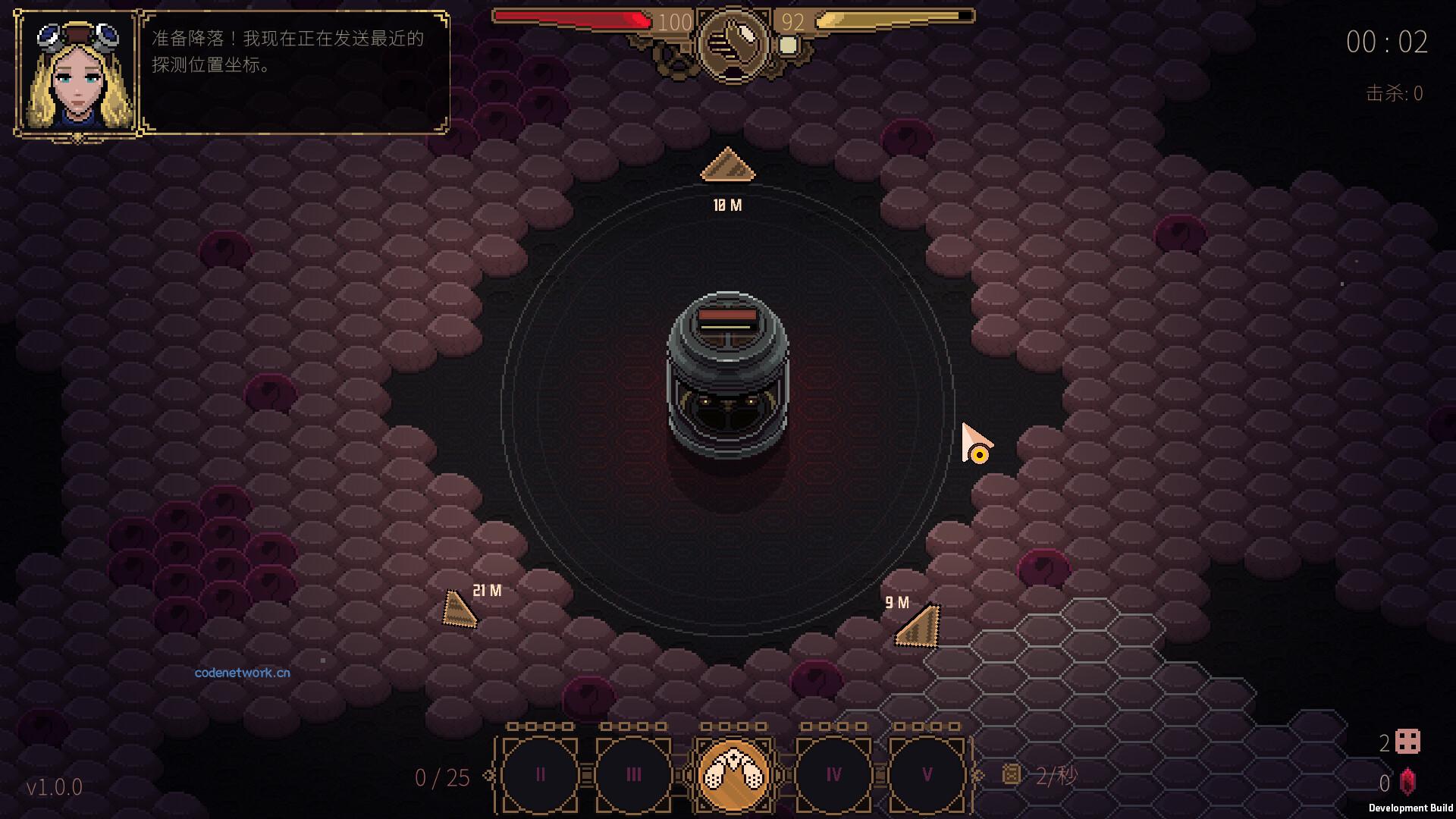Select the glowing gloves ability icon in hotbar

click(733, 773)
